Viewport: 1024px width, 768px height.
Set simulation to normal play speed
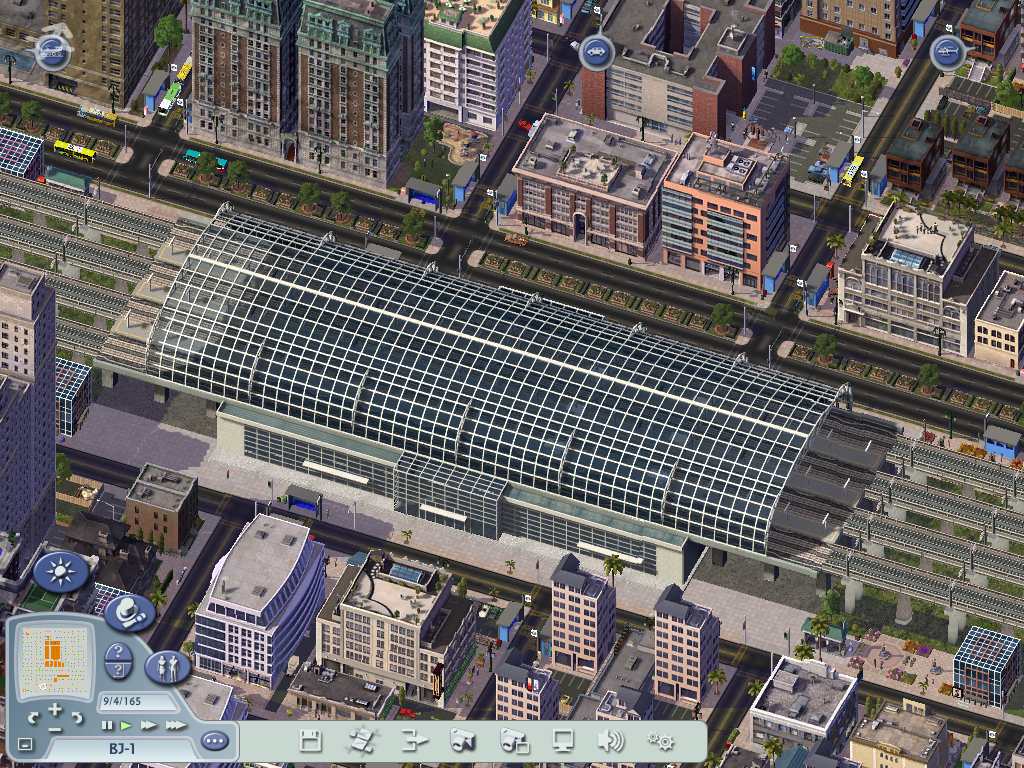click(127, 725)
